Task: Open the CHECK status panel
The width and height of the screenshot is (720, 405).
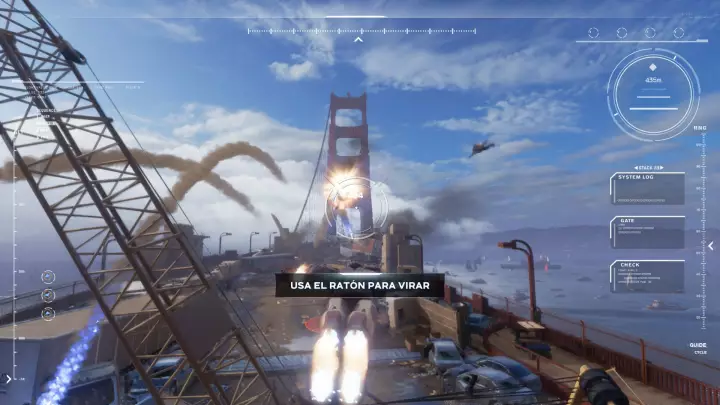Action: pos(647,276)
